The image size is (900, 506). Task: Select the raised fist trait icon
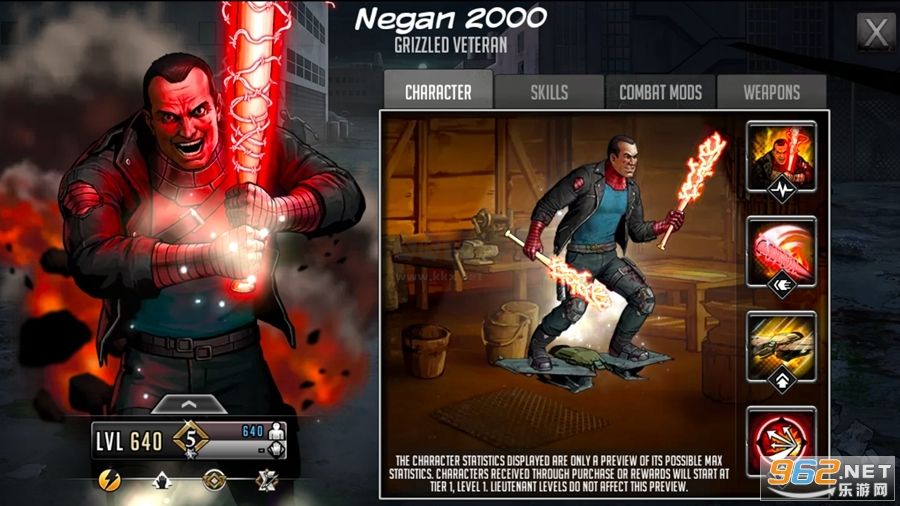tap(159, 481)
